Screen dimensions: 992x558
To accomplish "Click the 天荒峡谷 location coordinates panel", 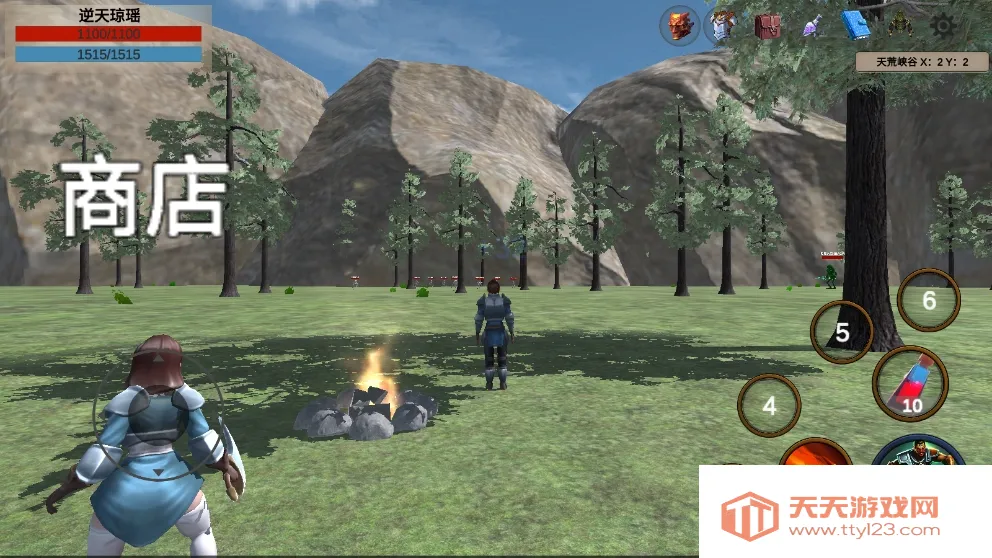I will point(922,62).
